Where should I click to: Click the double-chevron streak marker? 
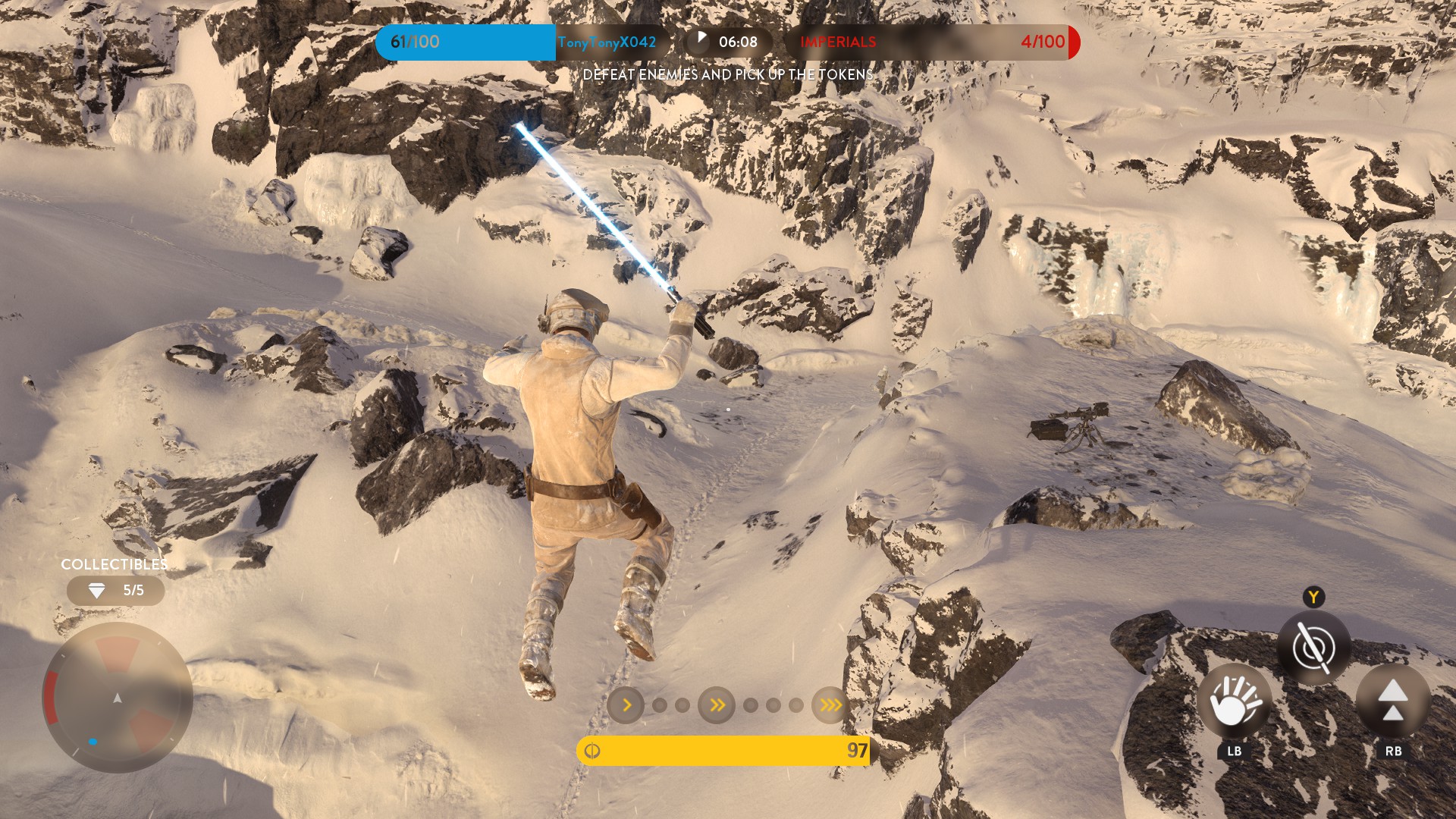pyautogui.click(x=717, y=705)
